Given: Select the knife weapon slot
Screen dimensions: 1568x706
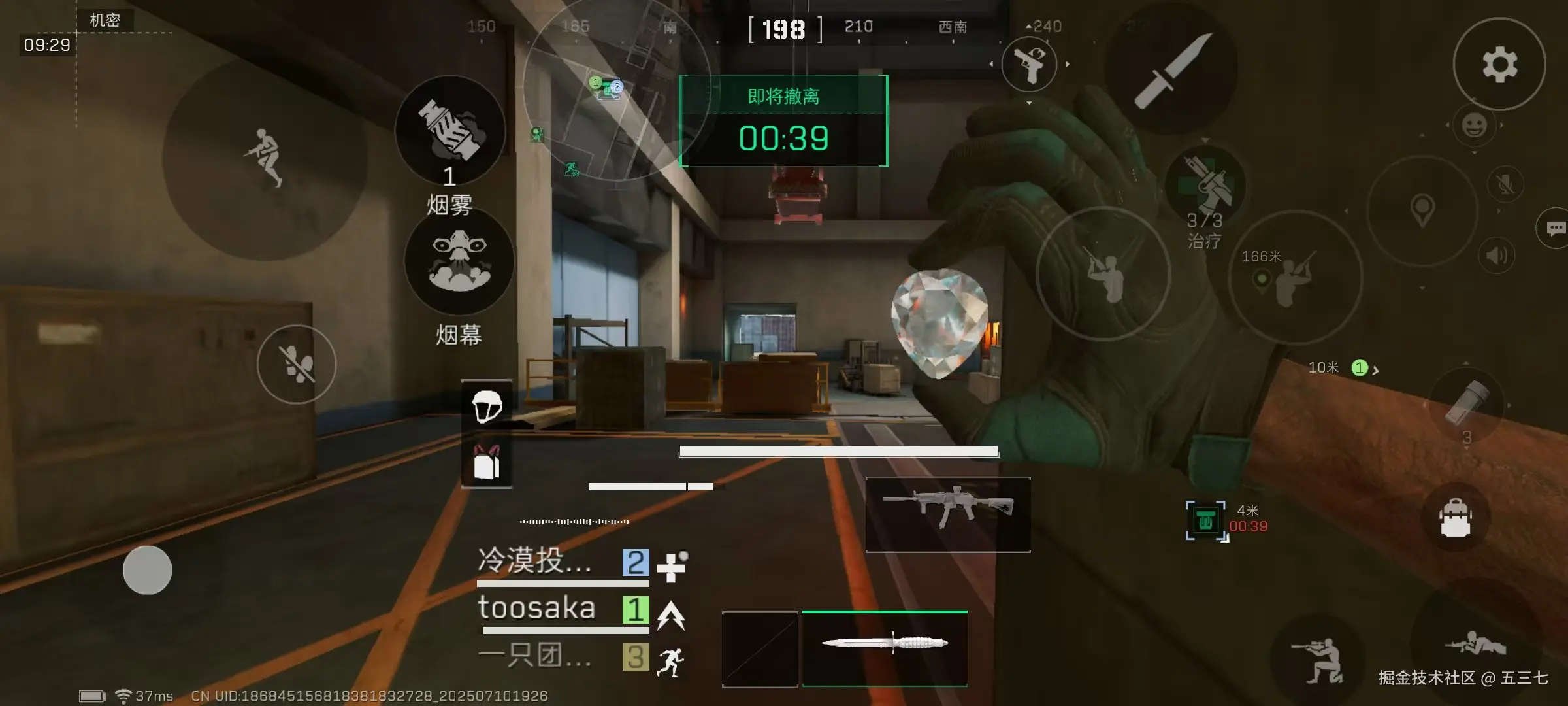Looking at the screenshot, I should (885, 648).
